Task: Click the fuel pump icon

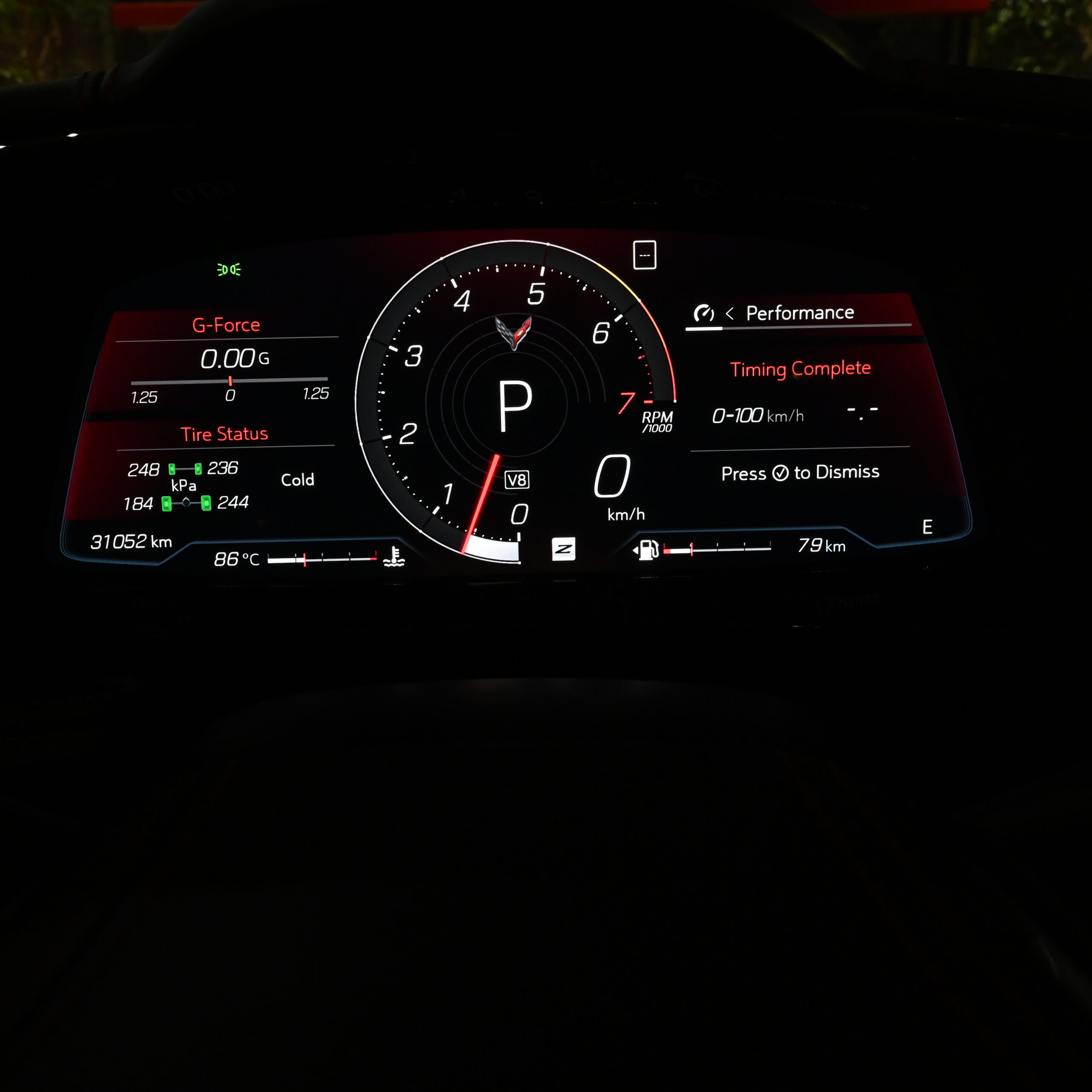Action: (x=648, y=549)
